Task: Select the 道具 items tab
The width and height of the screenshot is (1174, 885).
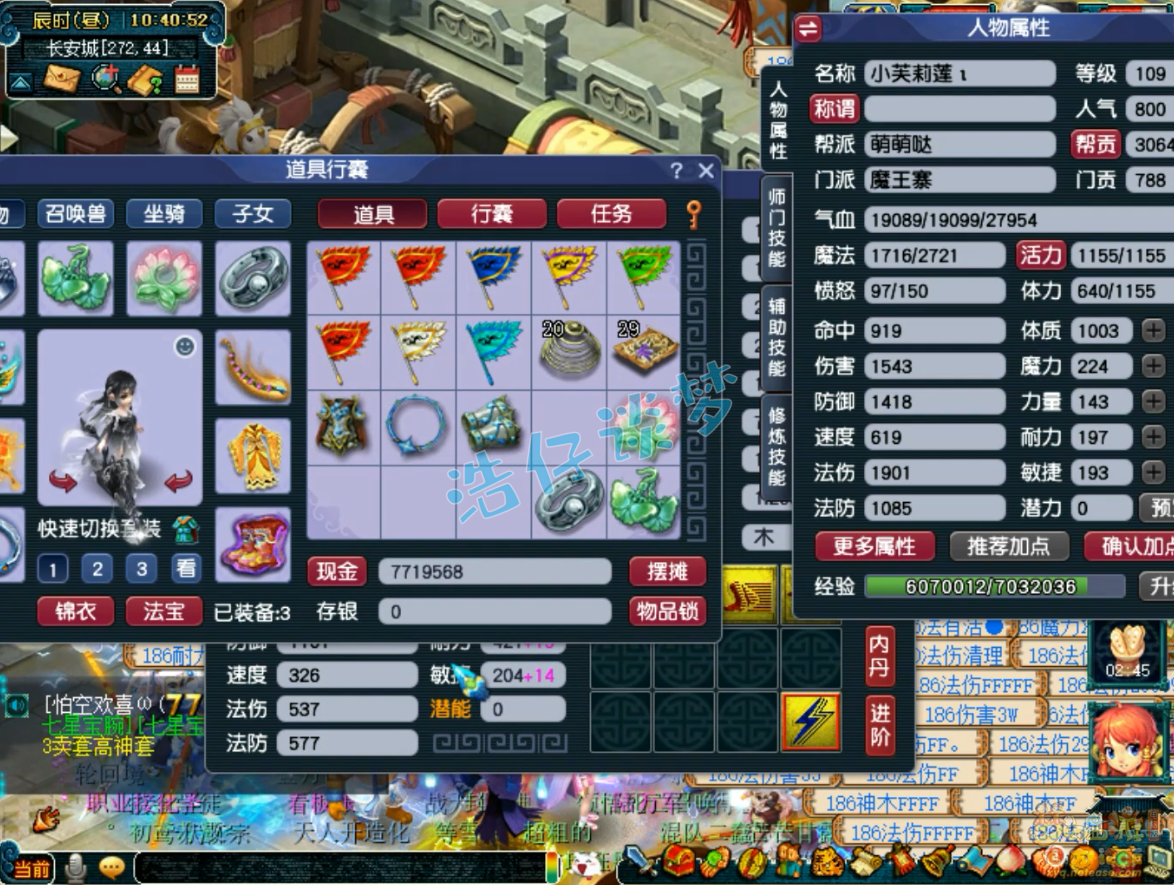Action: pyautogui.click(x=373, y=213)
